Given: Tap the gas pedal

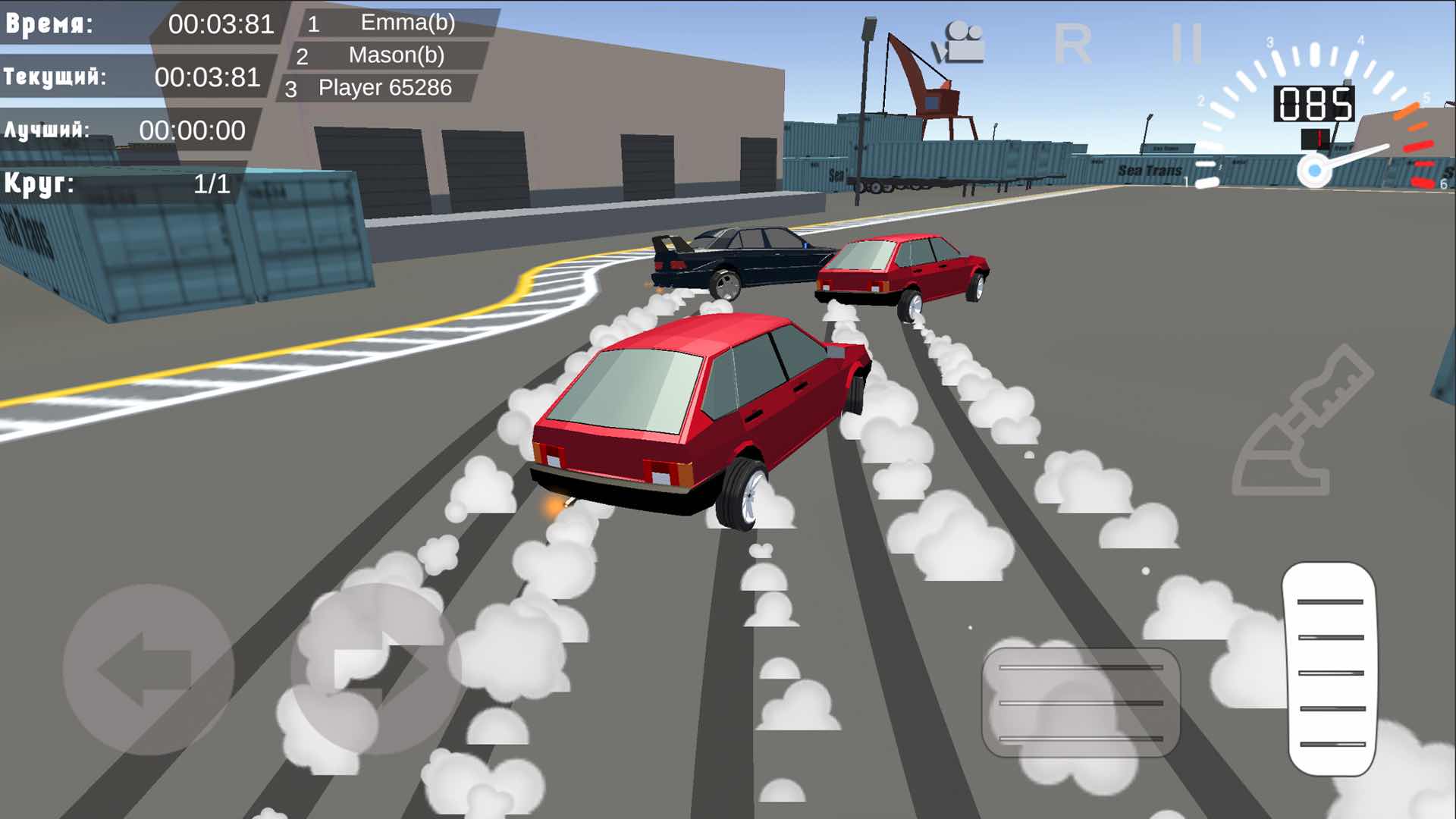Looking at the screenshot, I should 1331,670.
